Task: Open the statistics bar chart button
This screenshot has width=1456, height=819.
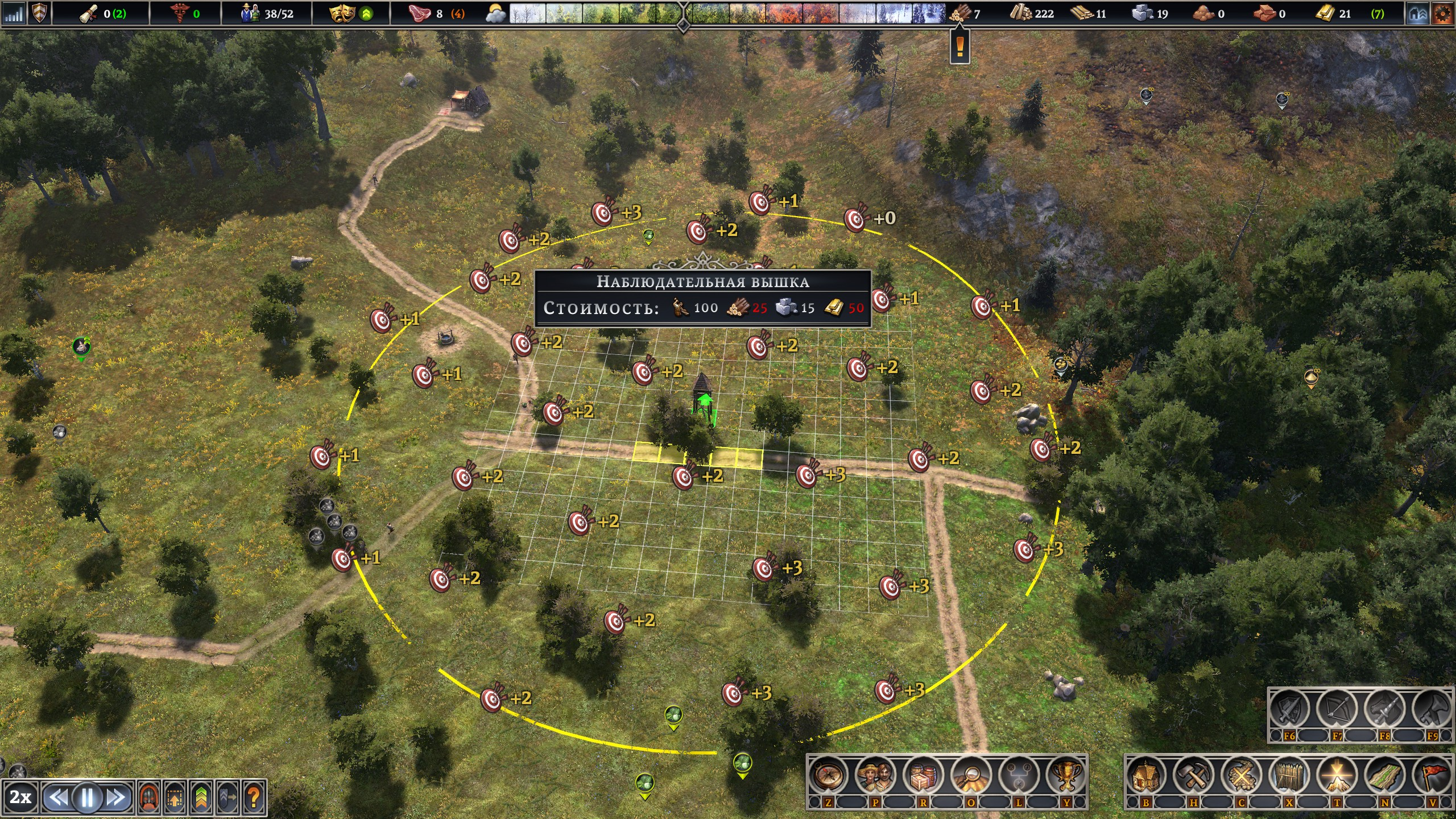Action: pos(14,14)
